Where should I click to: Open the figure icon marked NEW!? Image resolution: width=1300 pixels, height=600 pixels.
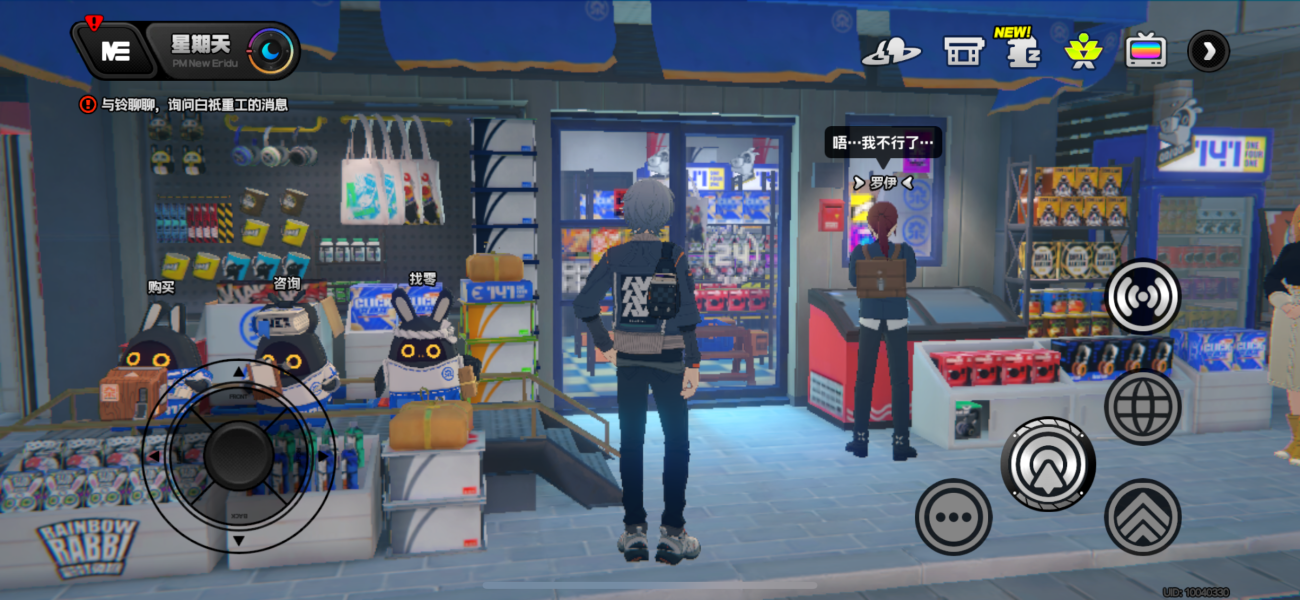coord(1021,50)
